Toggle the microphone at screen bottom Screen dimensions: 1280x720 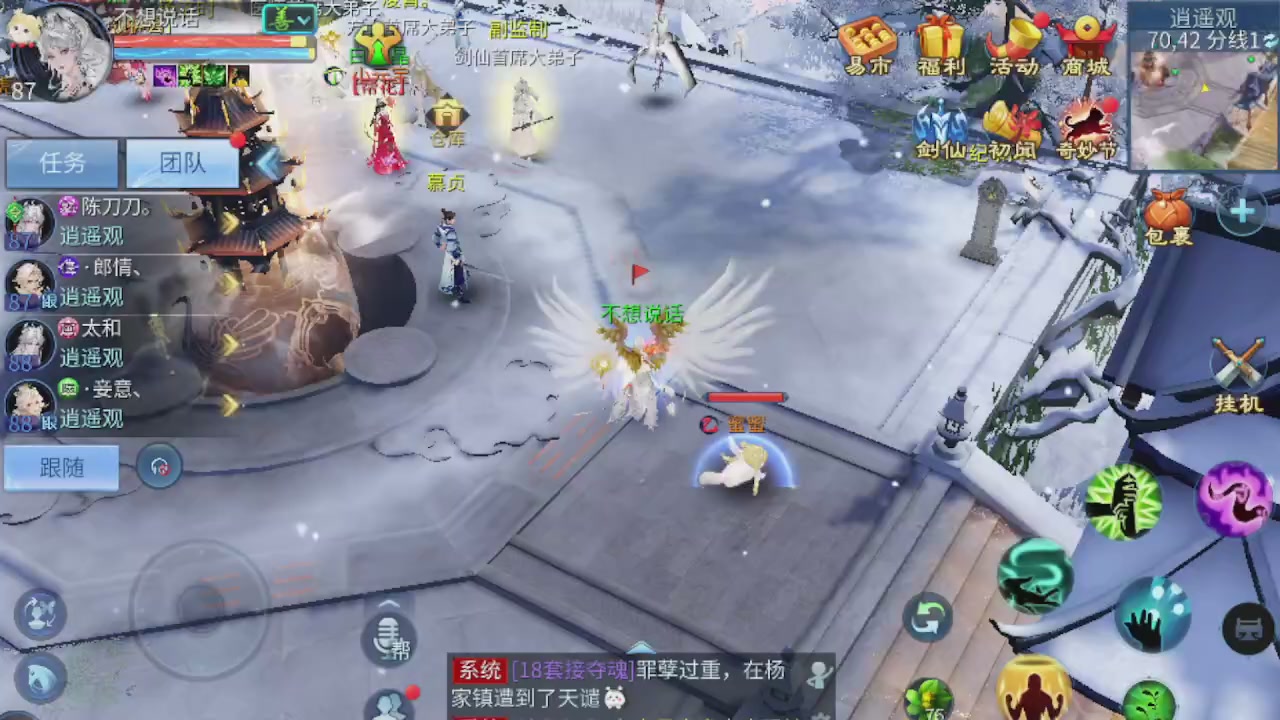pyautogui.click(x=388, y=638)
